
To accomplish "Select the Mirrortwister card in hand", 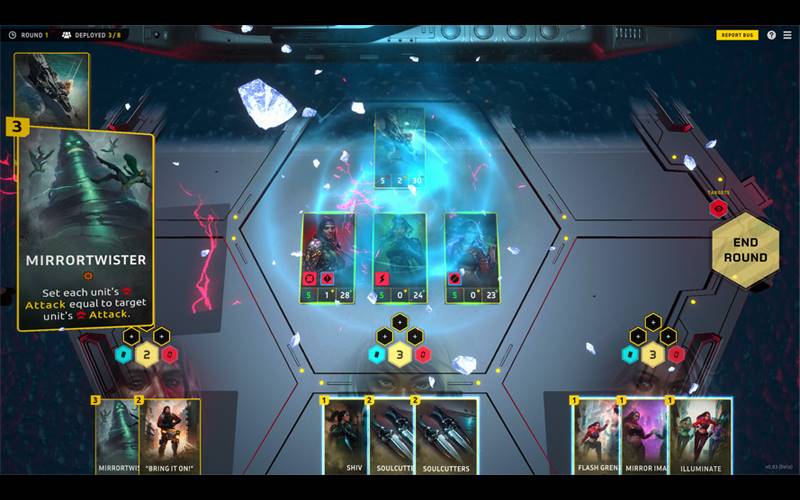I will click(115, 436).
